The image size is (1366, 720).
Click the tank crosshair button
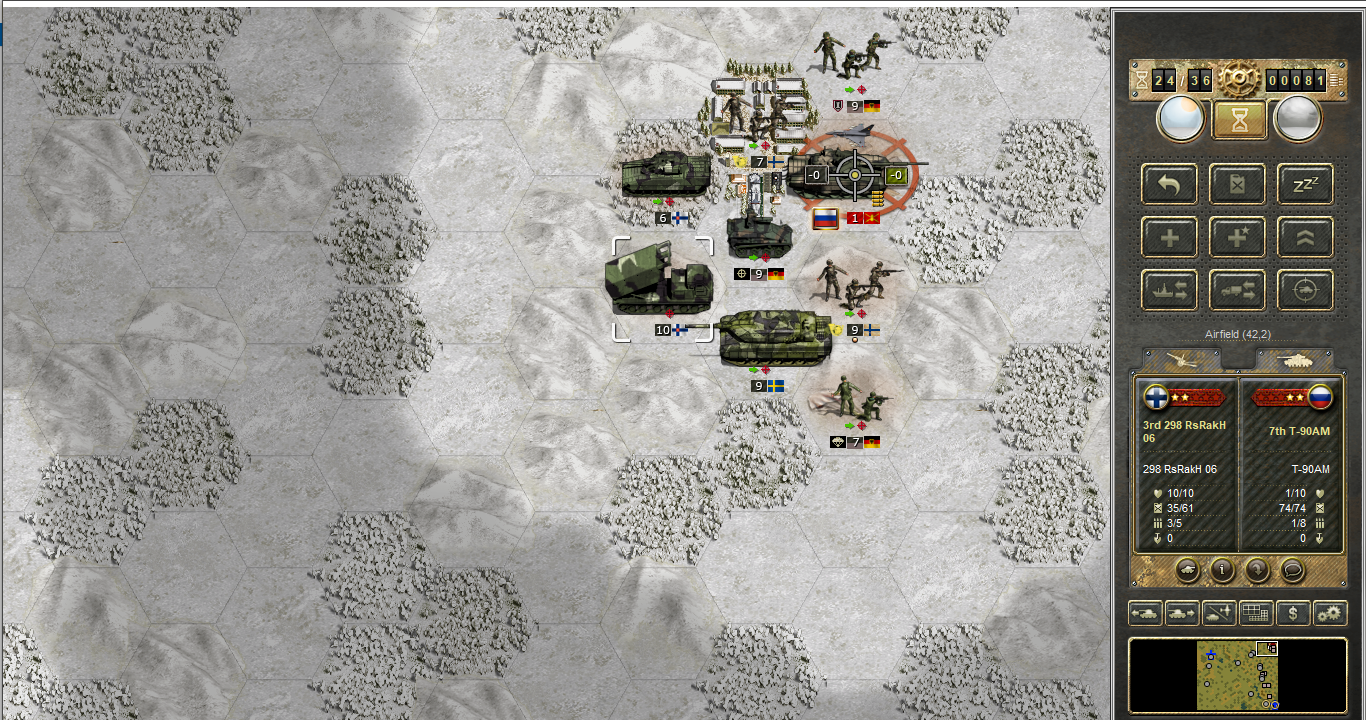[x=1305, y=290]
